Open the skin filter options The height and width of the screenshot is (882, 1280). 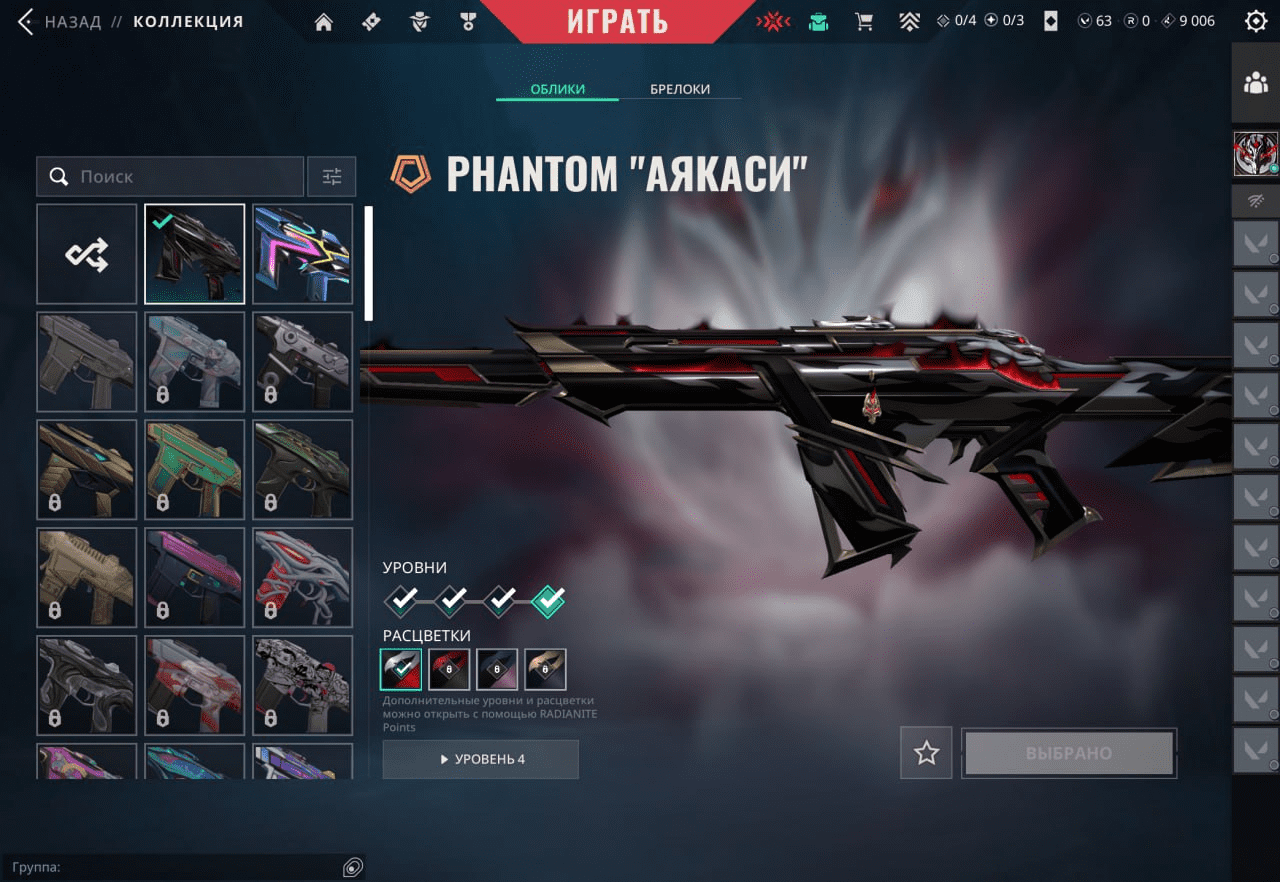332,177
